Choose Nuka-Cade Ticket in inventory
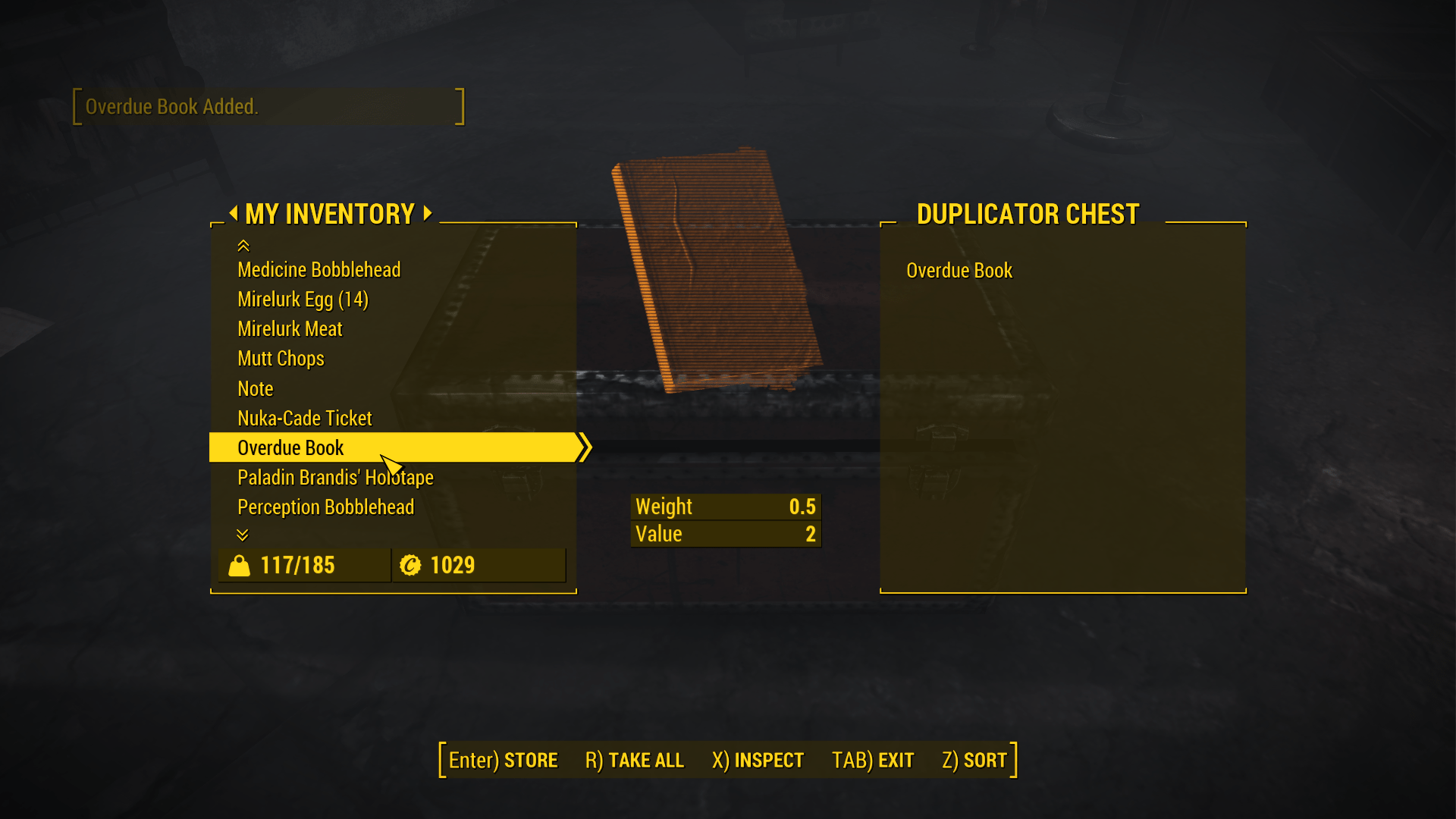The width and height of the screenshot is (1456, 819). click(304, 419)
